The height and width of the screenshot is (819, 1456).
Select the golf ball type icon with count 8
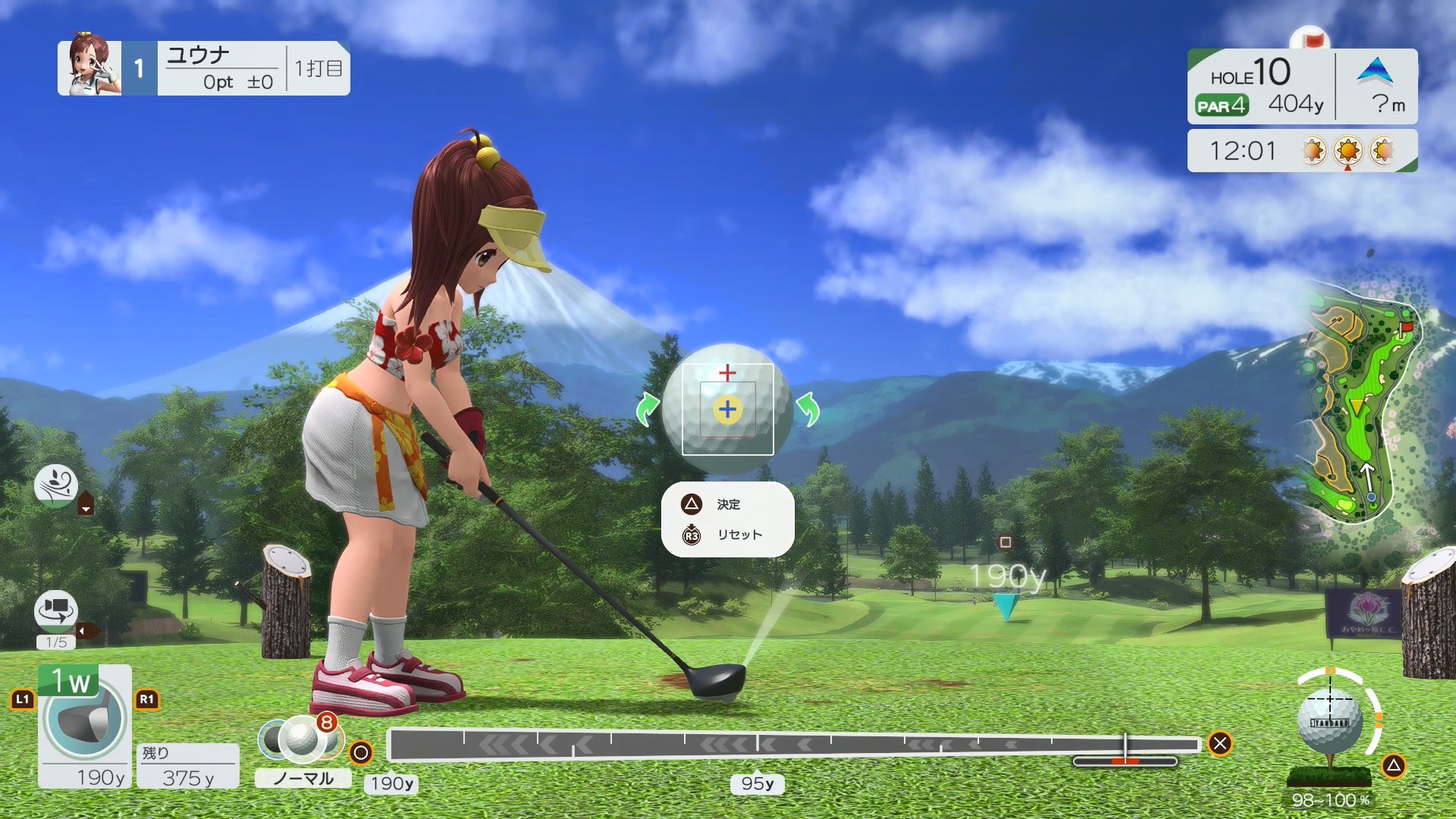tap(303, 737)
